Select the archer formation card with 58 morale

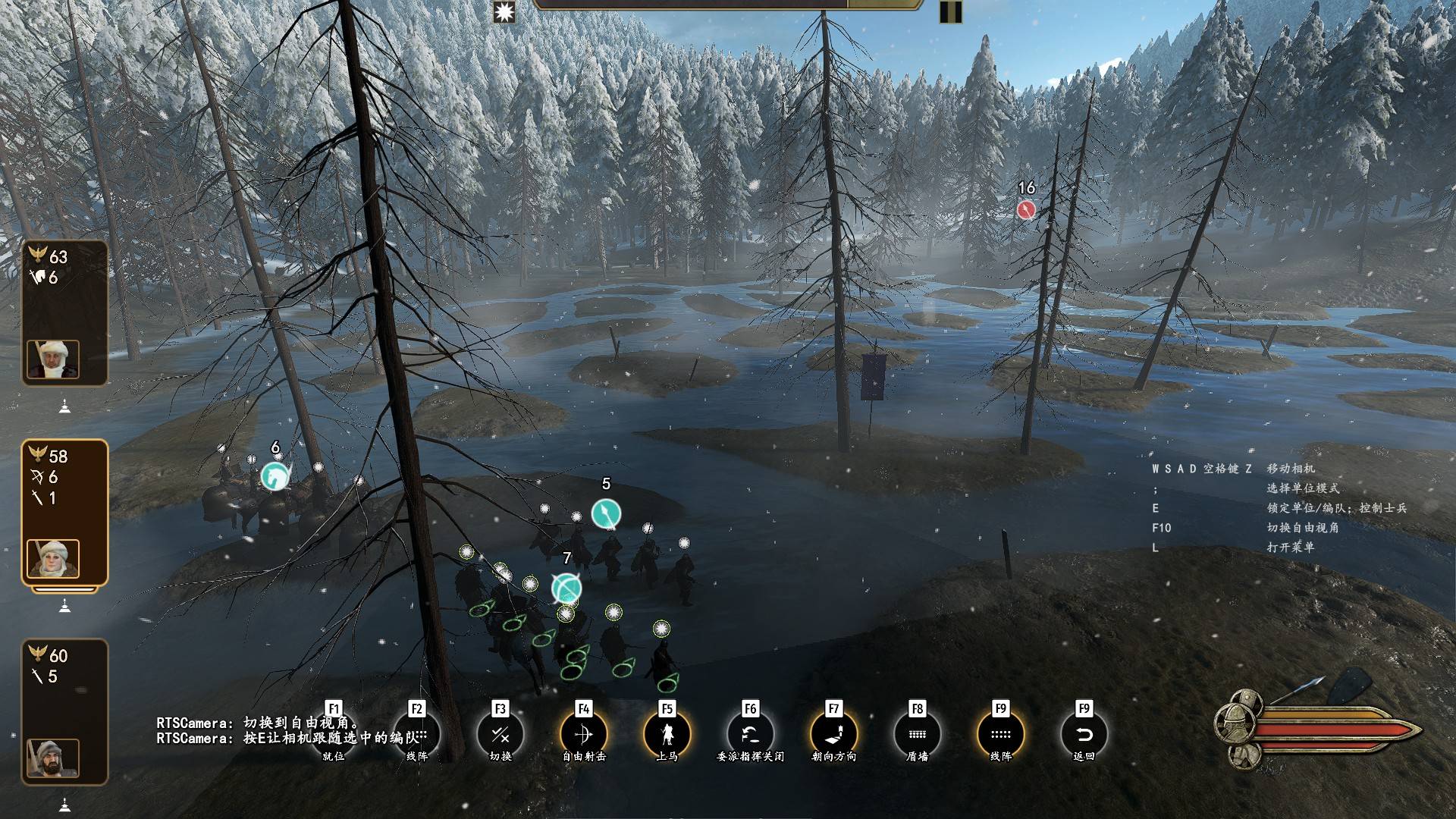(x=64, y=513)
